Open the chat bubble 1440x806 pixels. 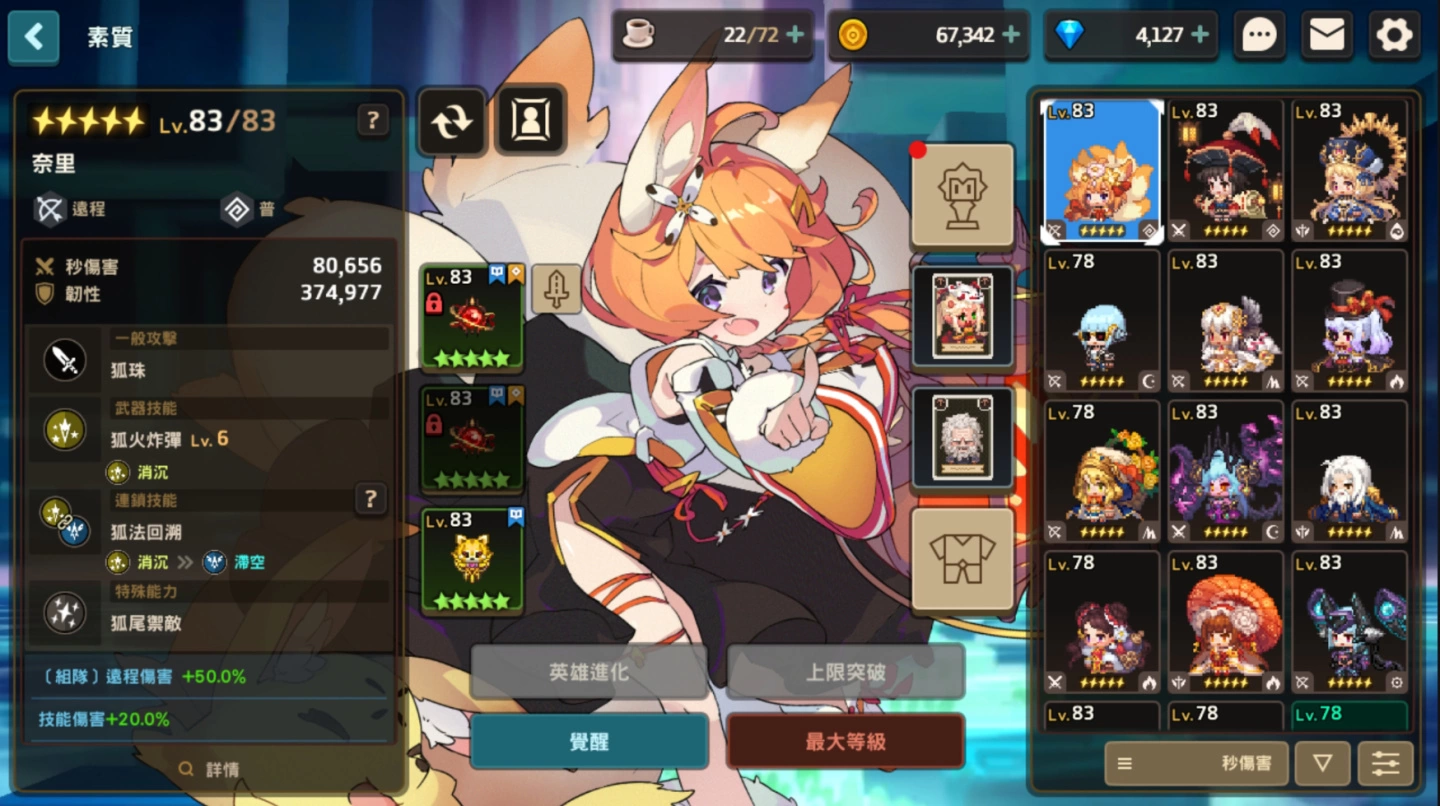[x=1259, y=36]
